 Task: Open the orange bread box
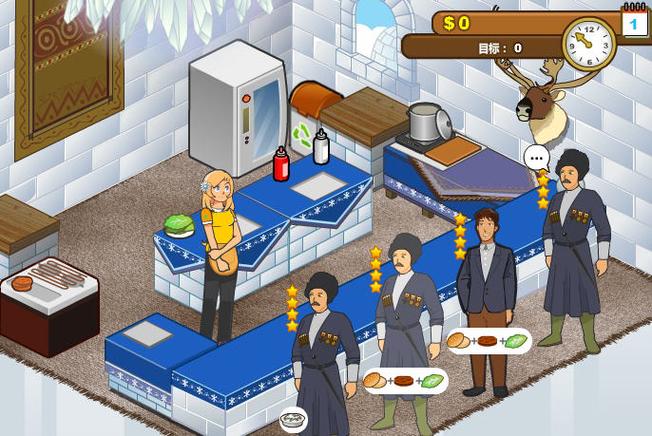[x=310, y=101]
